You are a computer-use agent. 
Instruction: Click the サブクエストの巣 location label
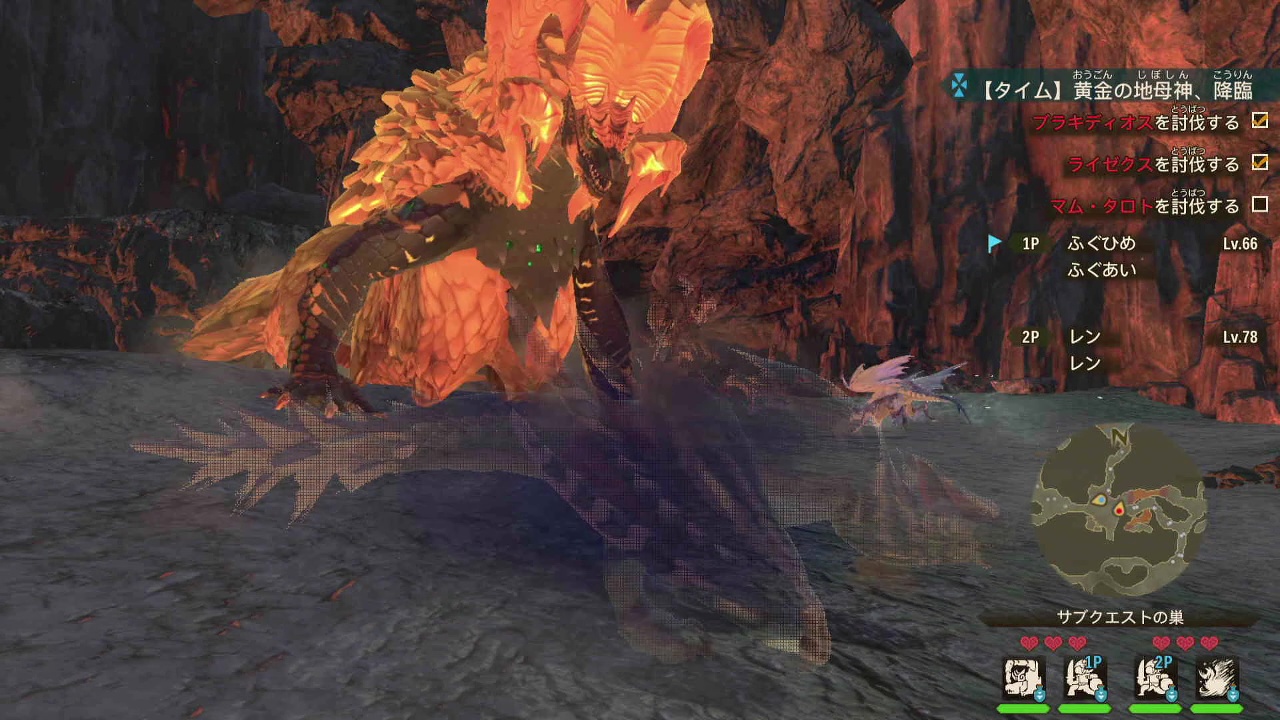1120,617
